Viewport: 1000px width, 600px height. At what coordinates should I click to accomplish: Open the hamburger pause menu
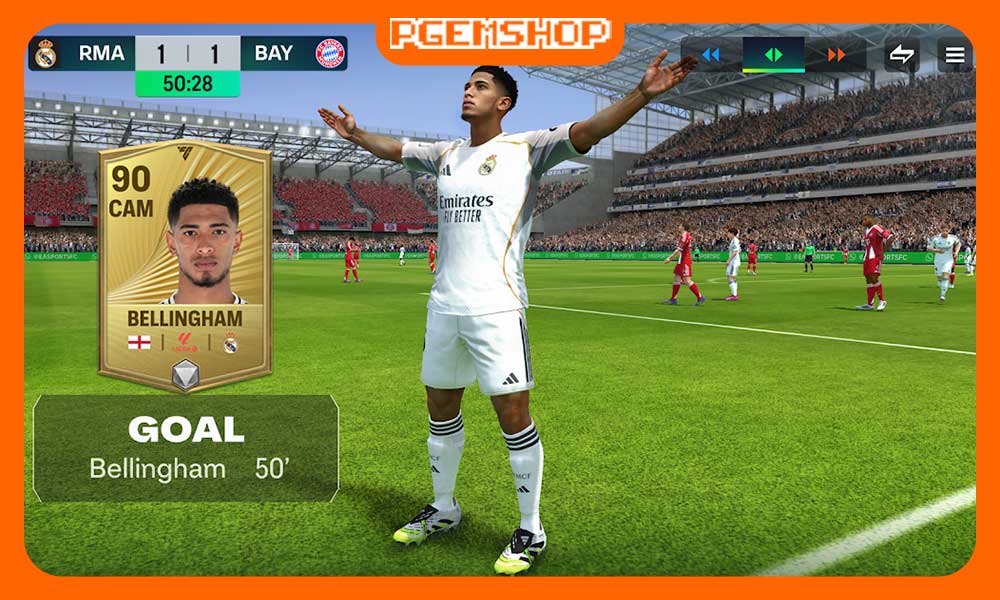click(x=955, y=55)
